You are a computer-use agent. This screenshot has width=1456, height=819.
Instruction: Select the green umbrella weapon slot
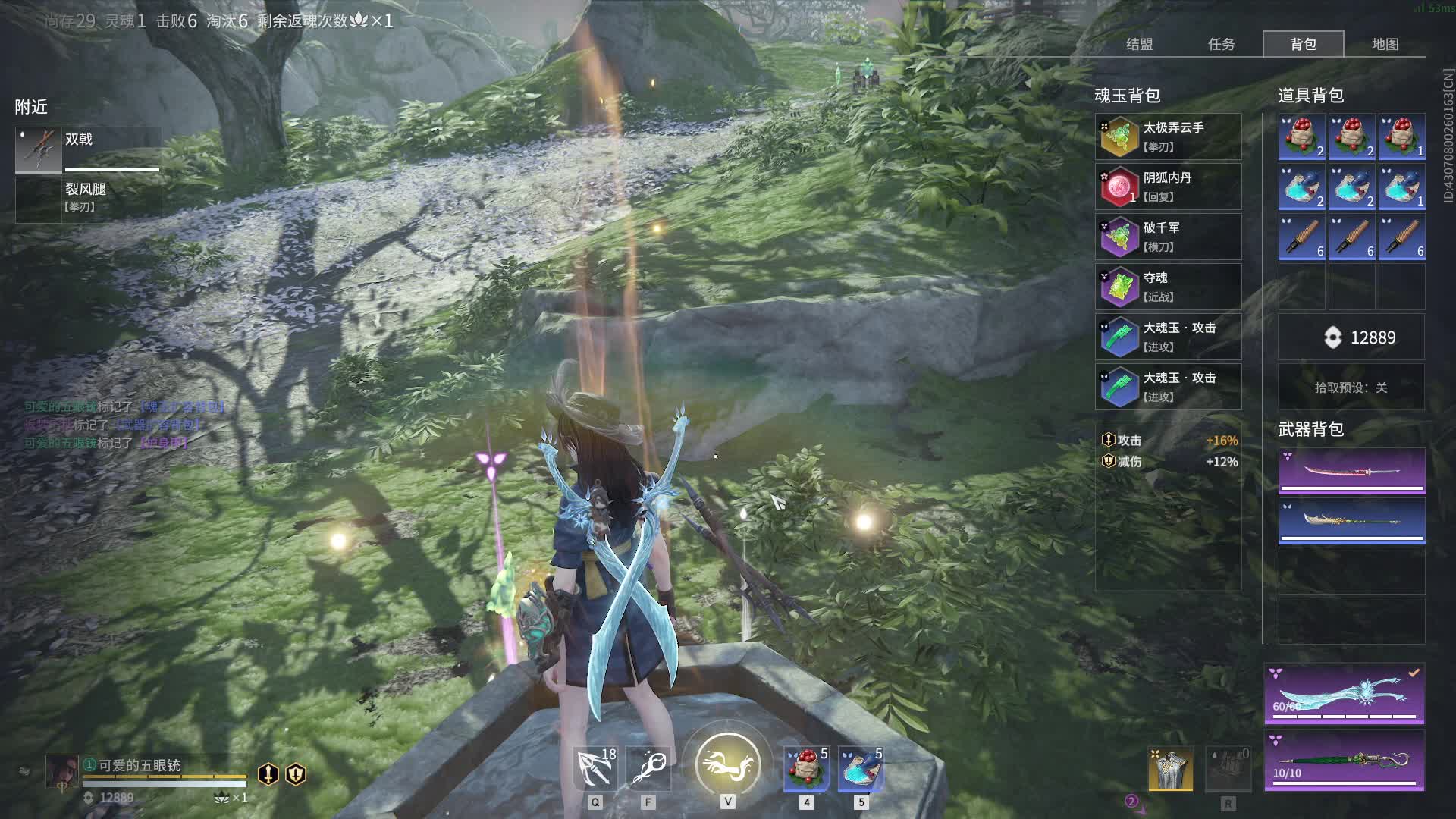(x=1344, y=761)
